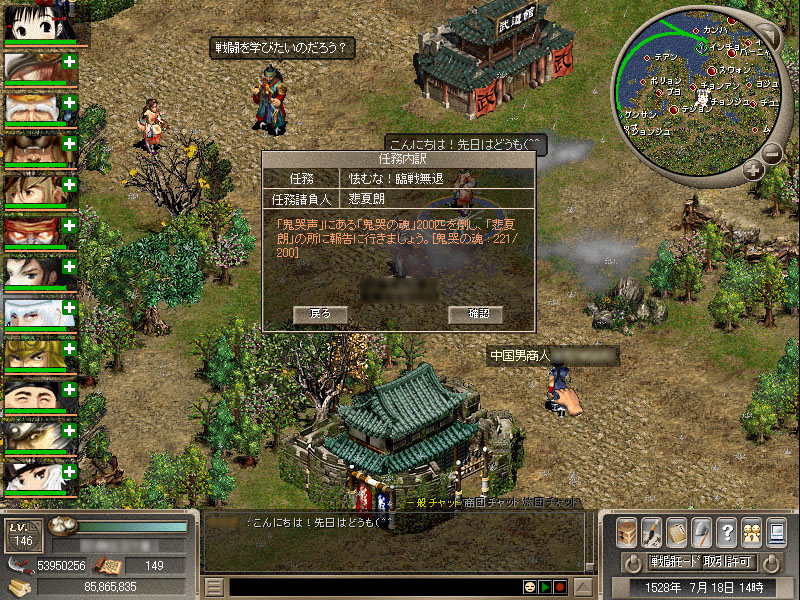Open the computer system settings icon
The height and width of the screenshot is (600, 800).
[x=776, y=531]
